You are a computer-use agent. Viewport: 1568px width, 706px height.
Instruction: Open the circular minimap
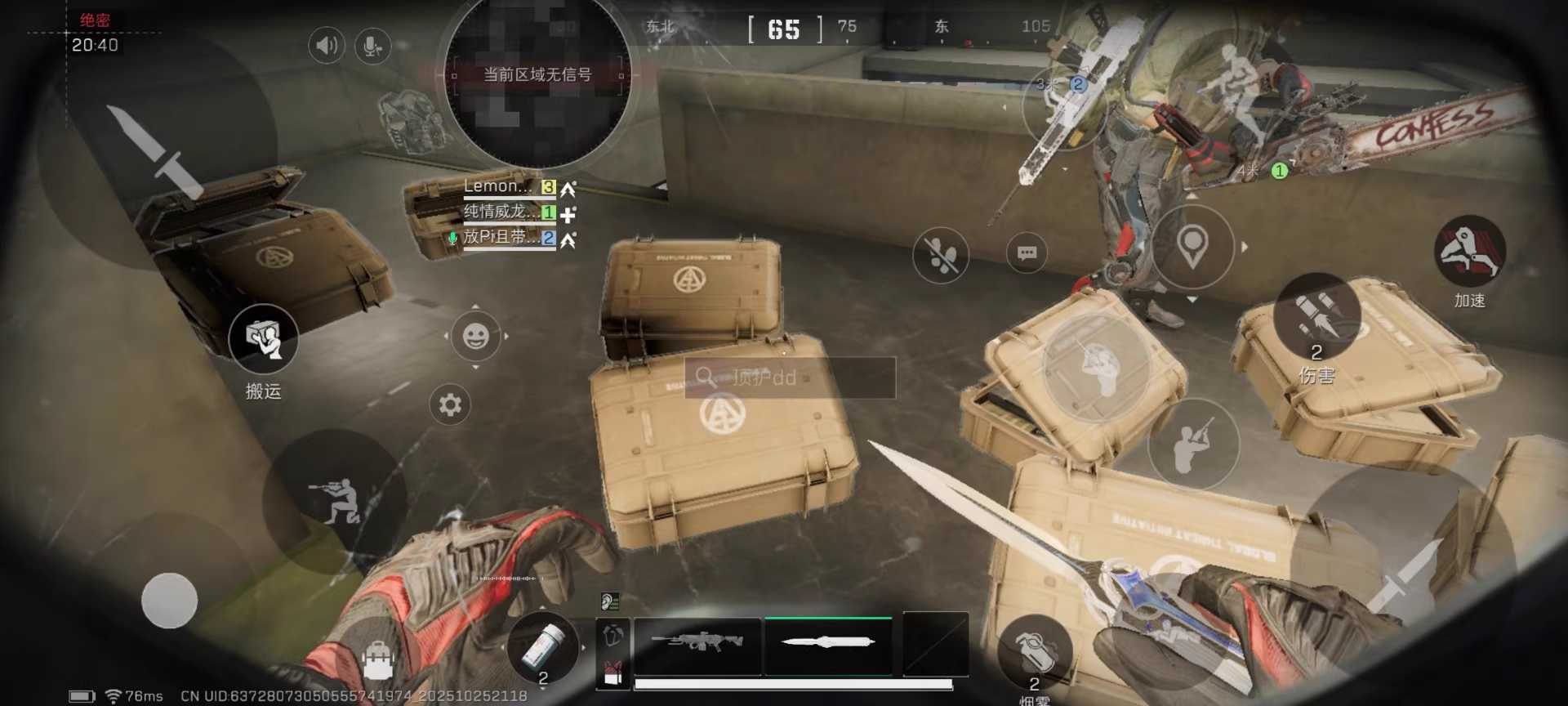pyautogui.click(x=537, y=78)
